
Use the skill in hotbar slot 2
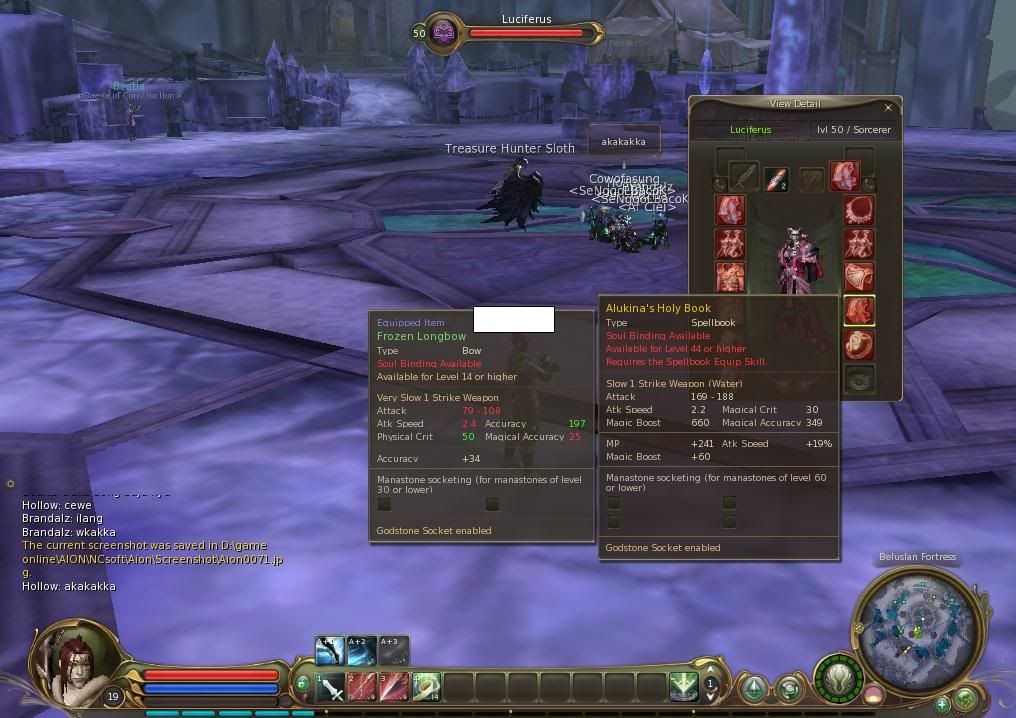coord(362,687)
